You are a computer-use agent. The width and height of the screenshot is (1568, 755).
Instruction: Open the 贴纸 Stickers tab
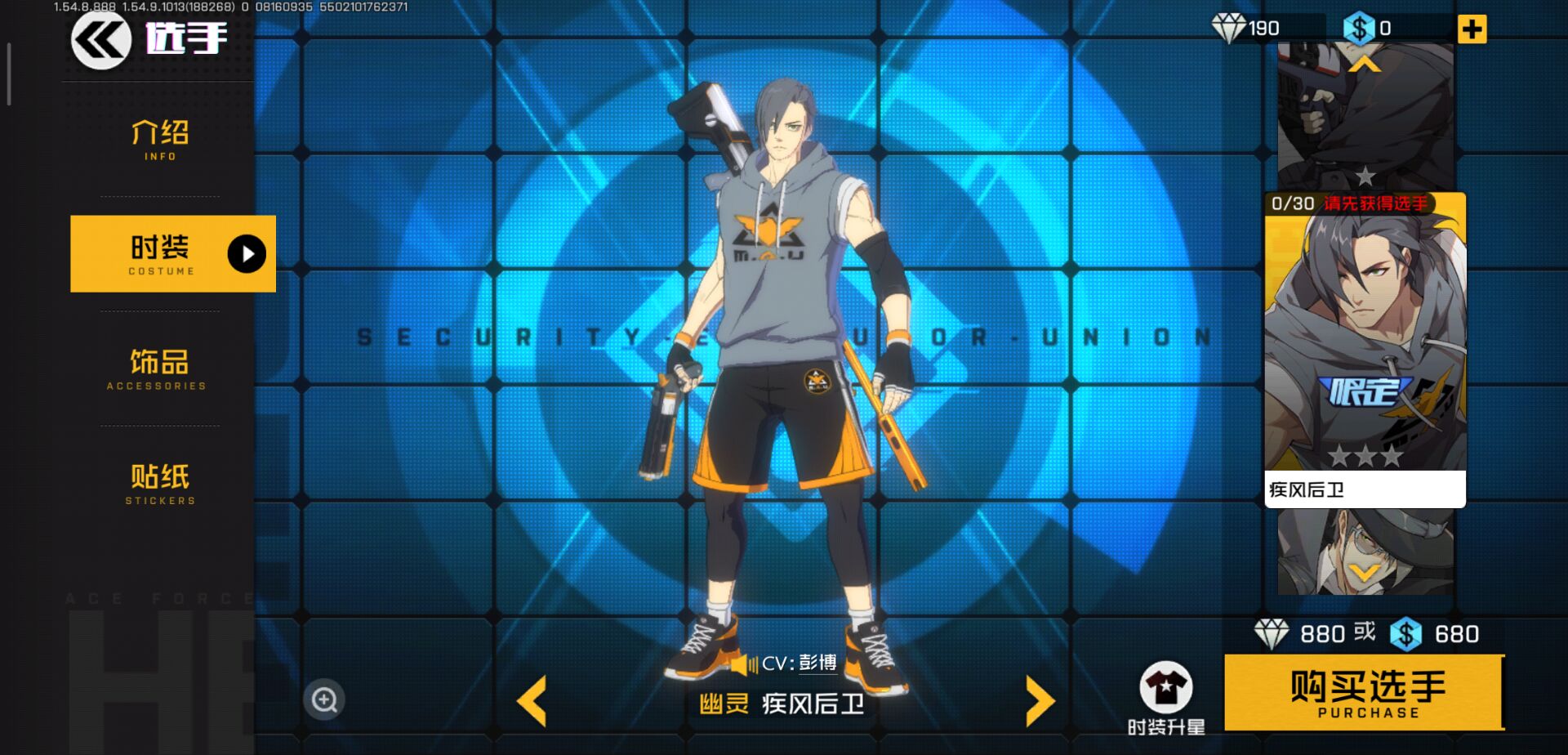[160, 483]
